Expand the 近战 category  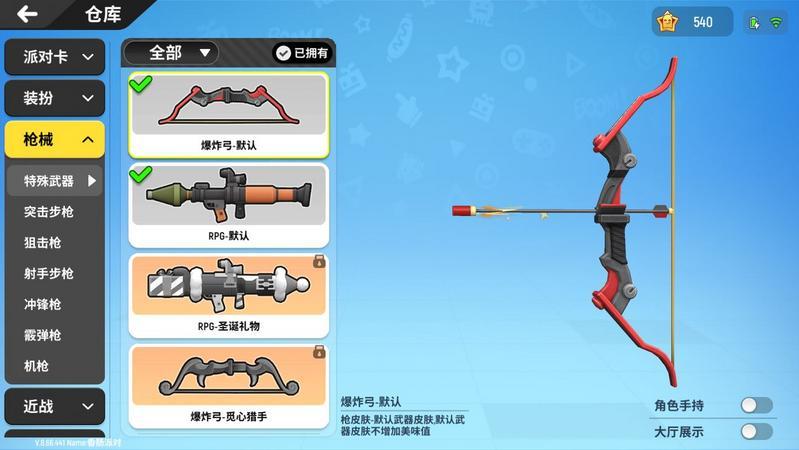(x=55, y=406)
